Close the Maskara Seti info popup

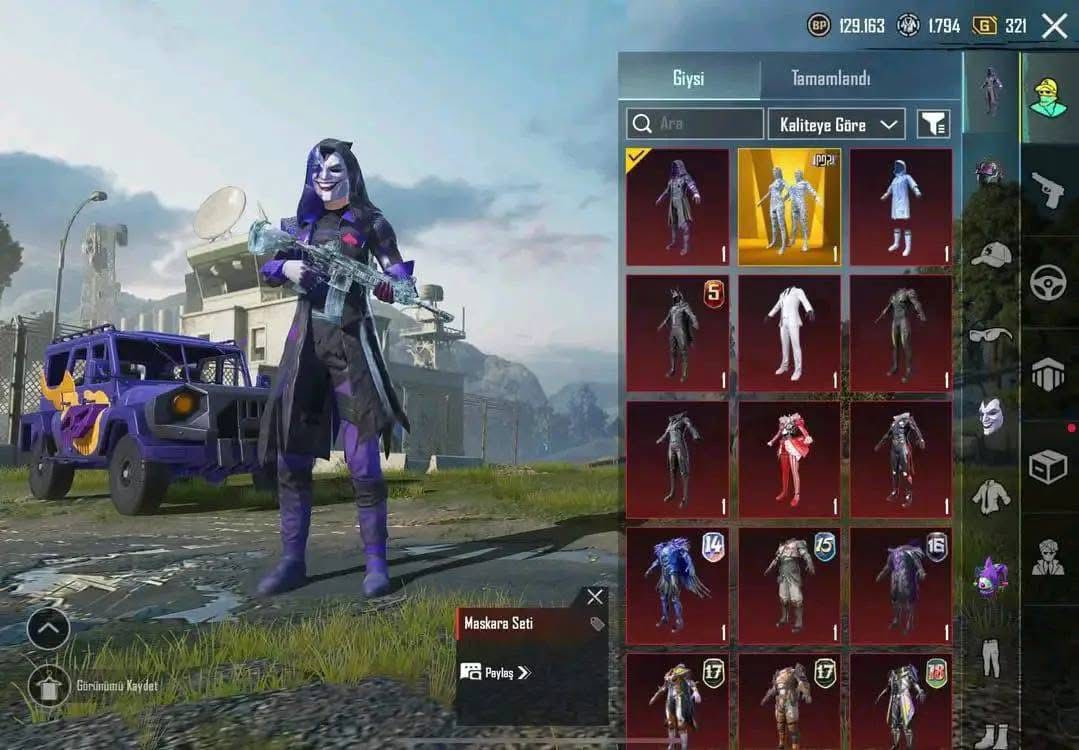(x=595, y=597)
